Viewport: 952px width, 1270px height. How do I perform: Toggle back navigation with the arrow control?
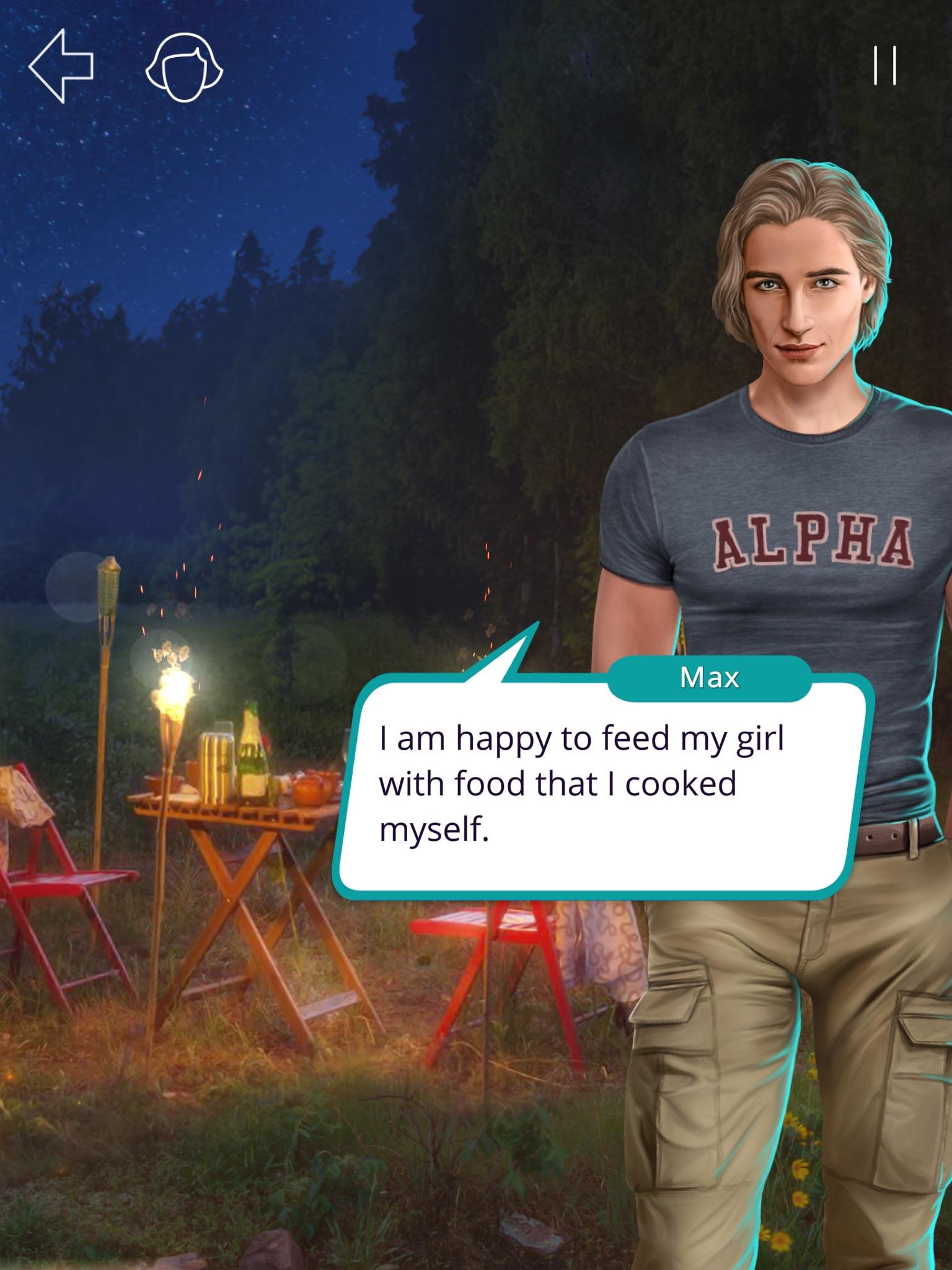[x=62, y=65]
